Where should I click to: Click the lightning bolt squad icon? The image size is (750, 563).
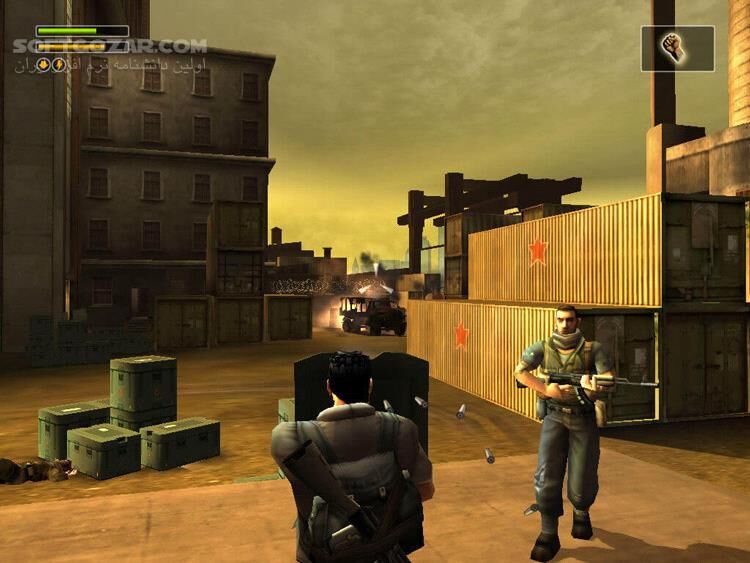58,65
